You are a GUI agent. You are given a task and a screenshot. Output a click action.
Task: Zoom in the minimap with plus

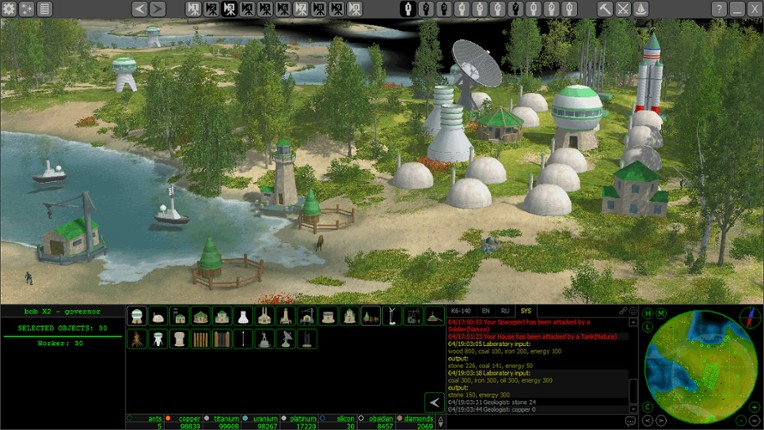pos(756,406)
